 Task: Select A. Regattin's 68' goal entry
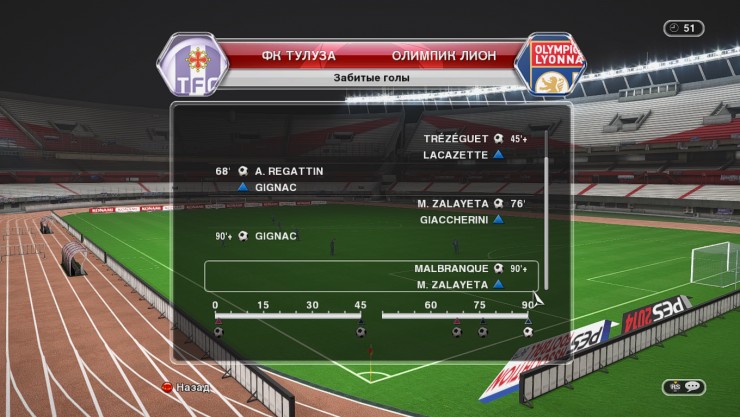coord(283,171)
